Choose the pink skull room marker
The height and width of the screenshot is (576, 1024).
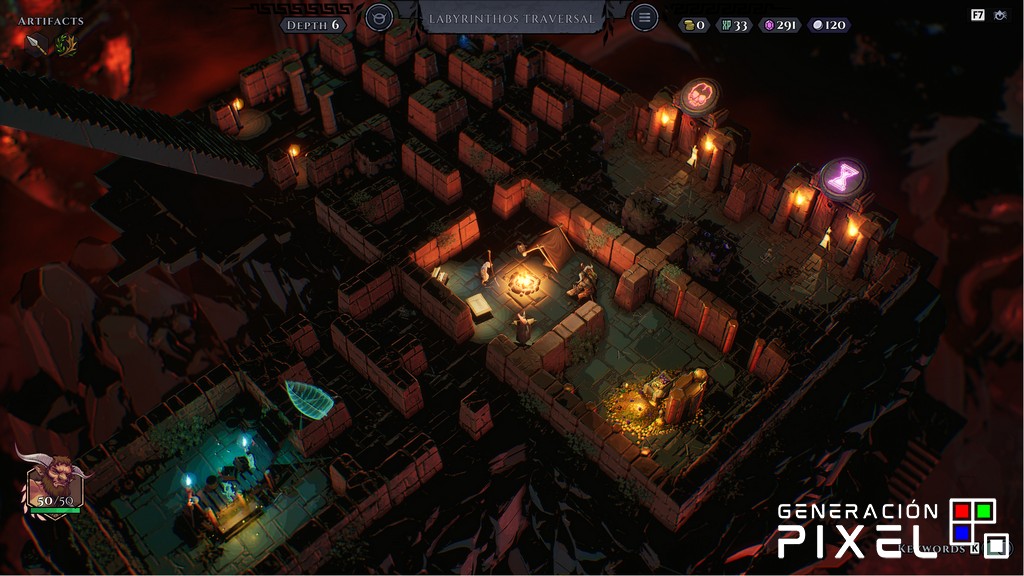699,96
